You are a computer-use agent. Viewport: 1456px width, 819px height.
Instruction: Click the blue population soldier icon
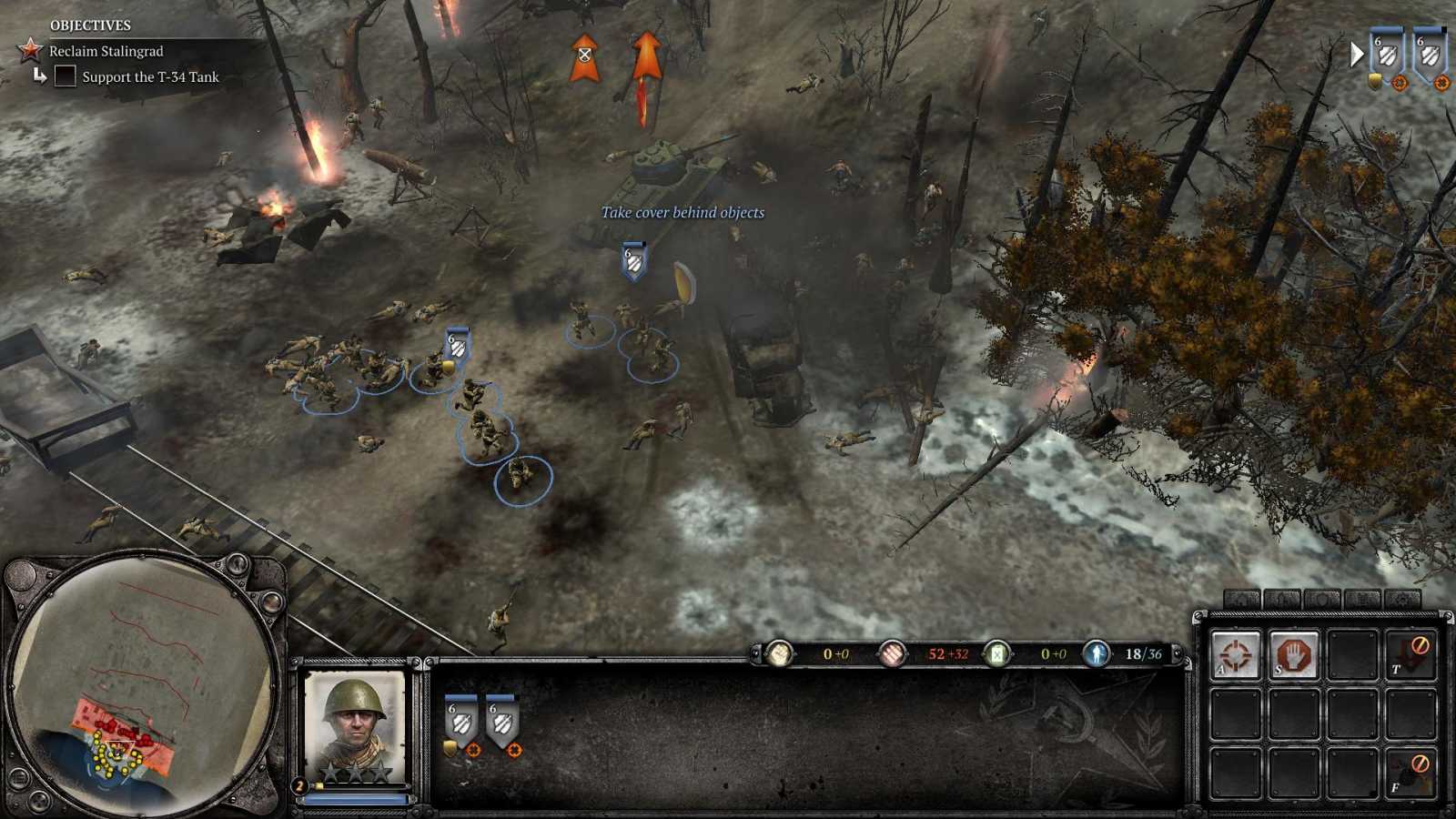coord(1098,655)
